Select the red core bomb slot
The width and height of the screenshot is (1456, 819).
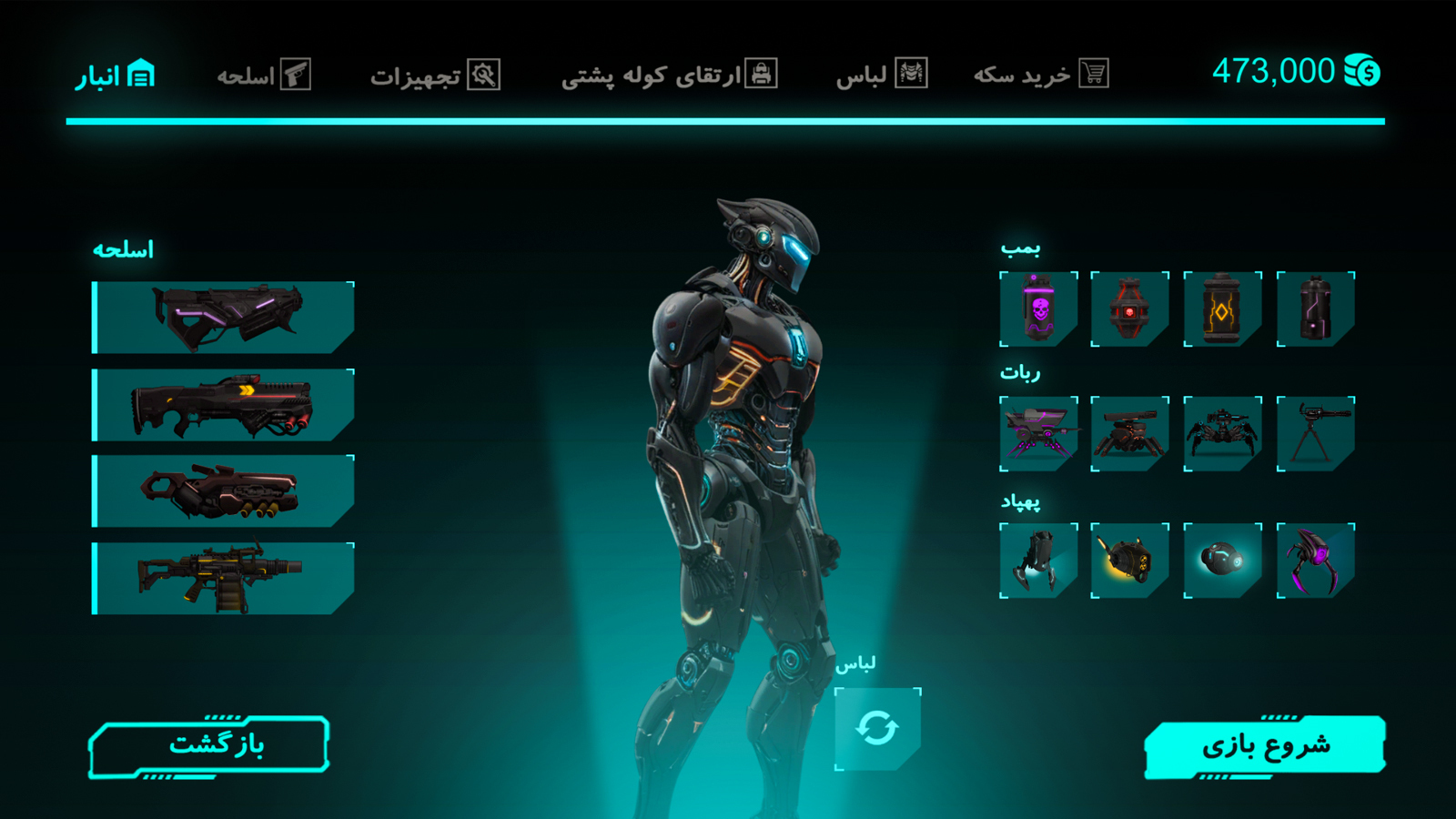pos(1129,309)
